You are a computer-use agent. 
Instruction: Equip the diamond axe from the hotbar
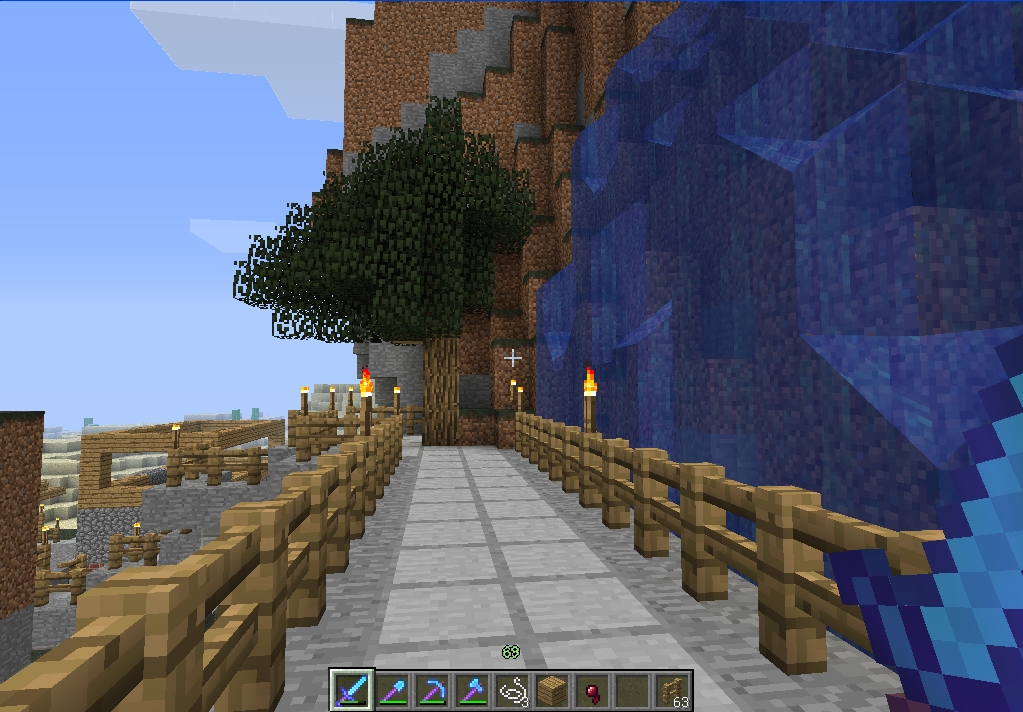472,690
